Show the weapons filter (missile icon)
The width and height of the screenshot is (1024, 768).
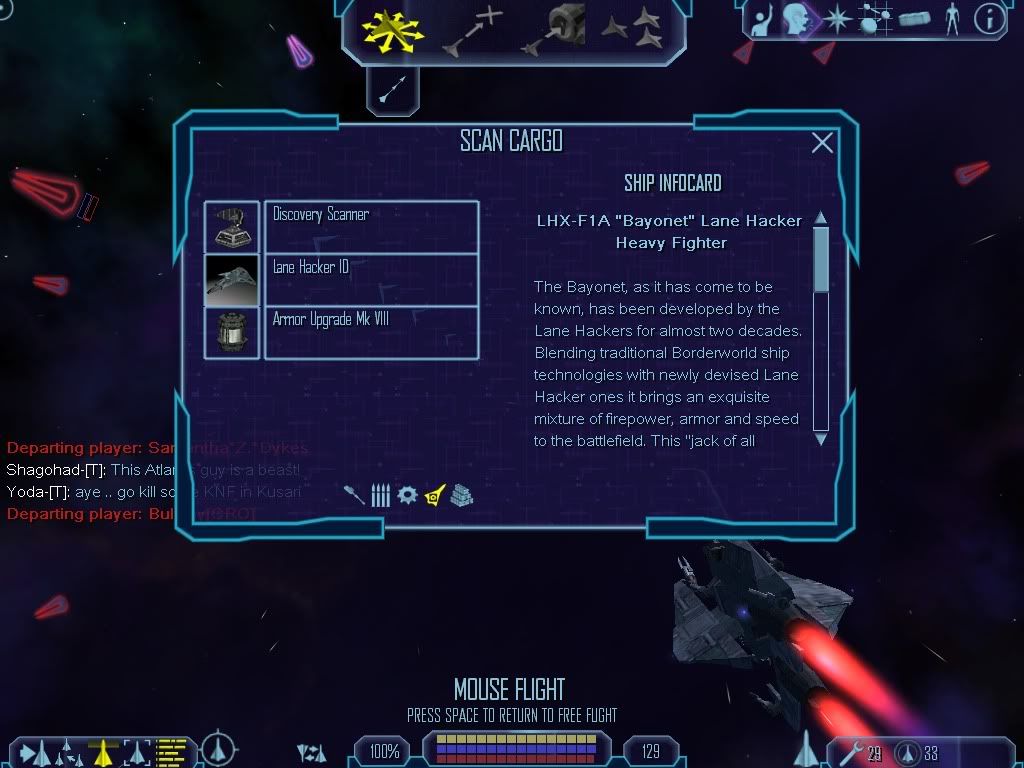pos(354,494)
